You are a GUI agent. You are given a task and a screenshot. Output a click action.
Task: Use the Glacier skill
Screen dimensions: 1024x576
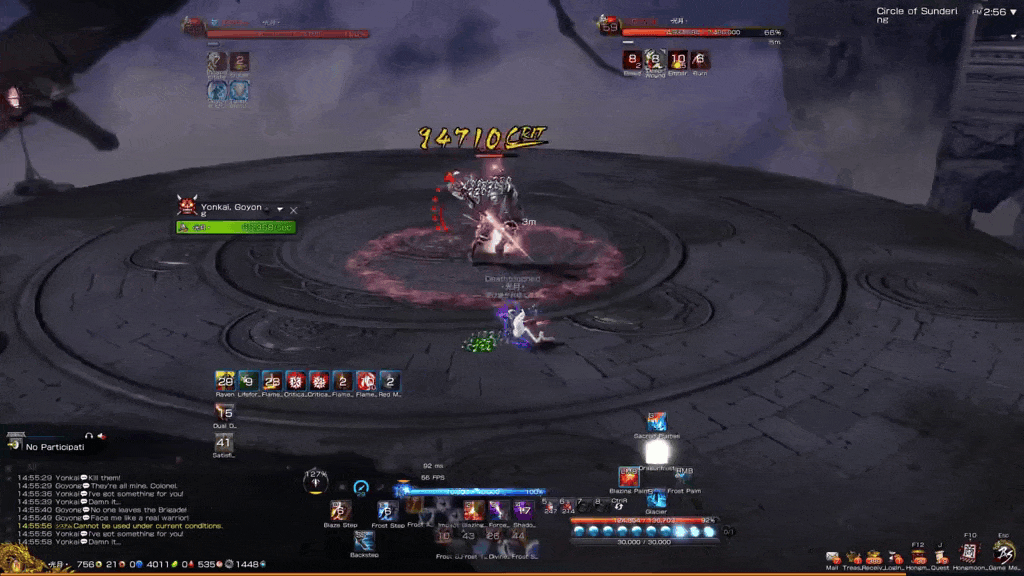coord(656,499)
